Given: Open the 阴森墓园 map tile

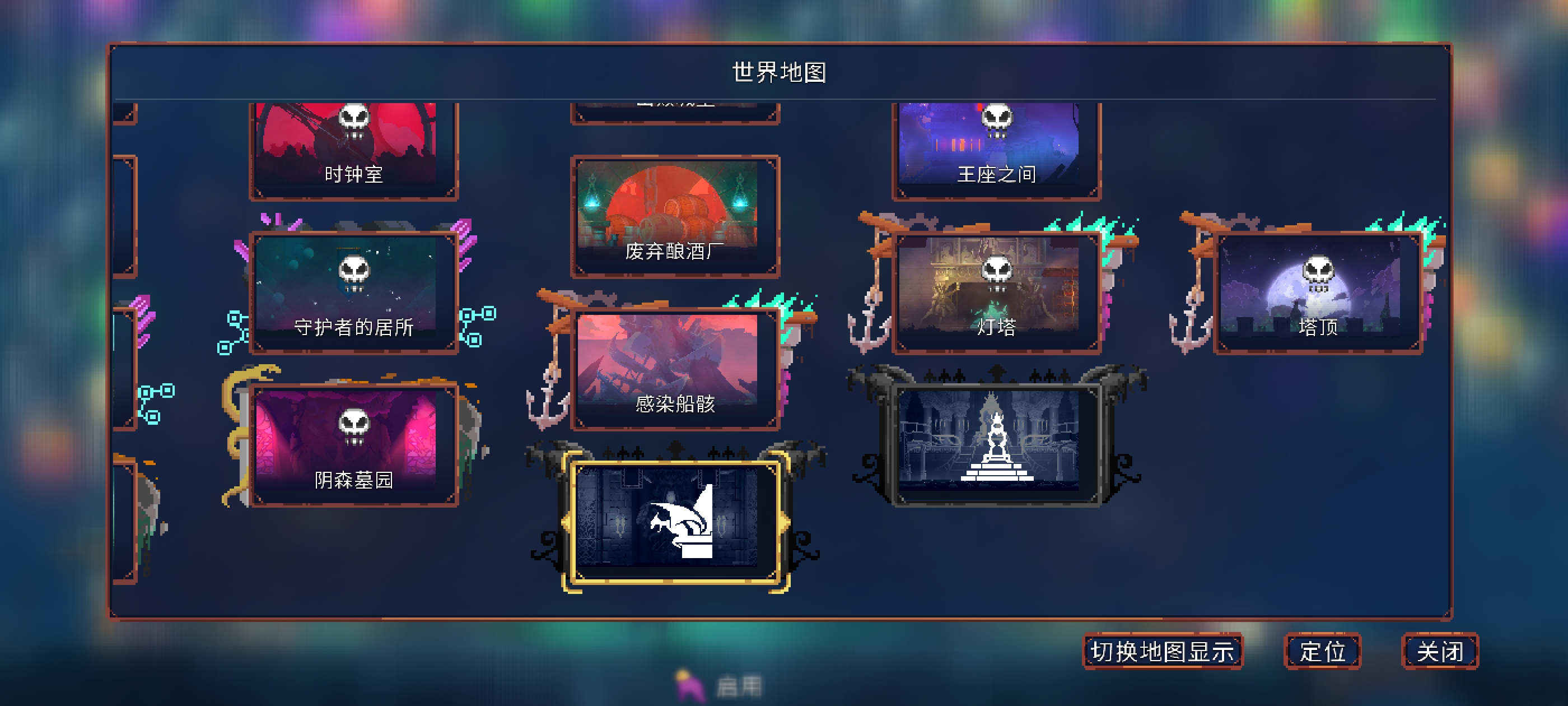Looking at the screenshot, I should point(354,444).
